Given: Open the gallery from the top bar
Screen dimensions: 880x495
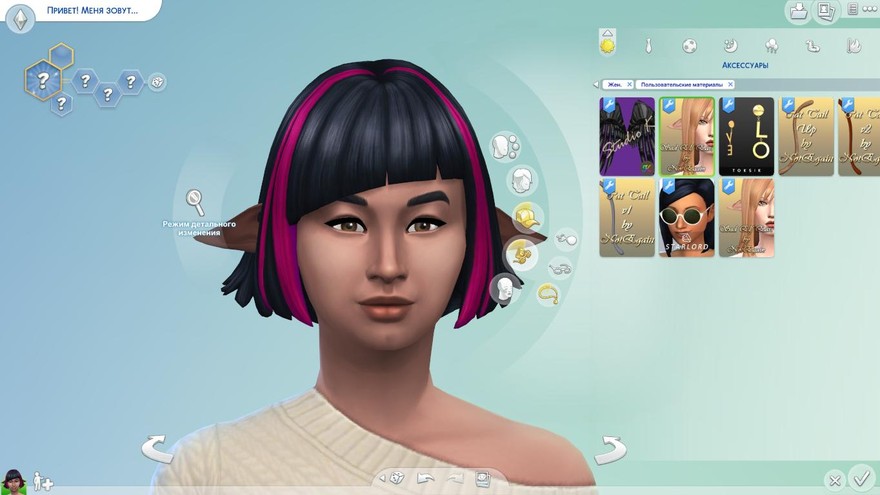Looking at the screenshot, I should pos(825,11).
